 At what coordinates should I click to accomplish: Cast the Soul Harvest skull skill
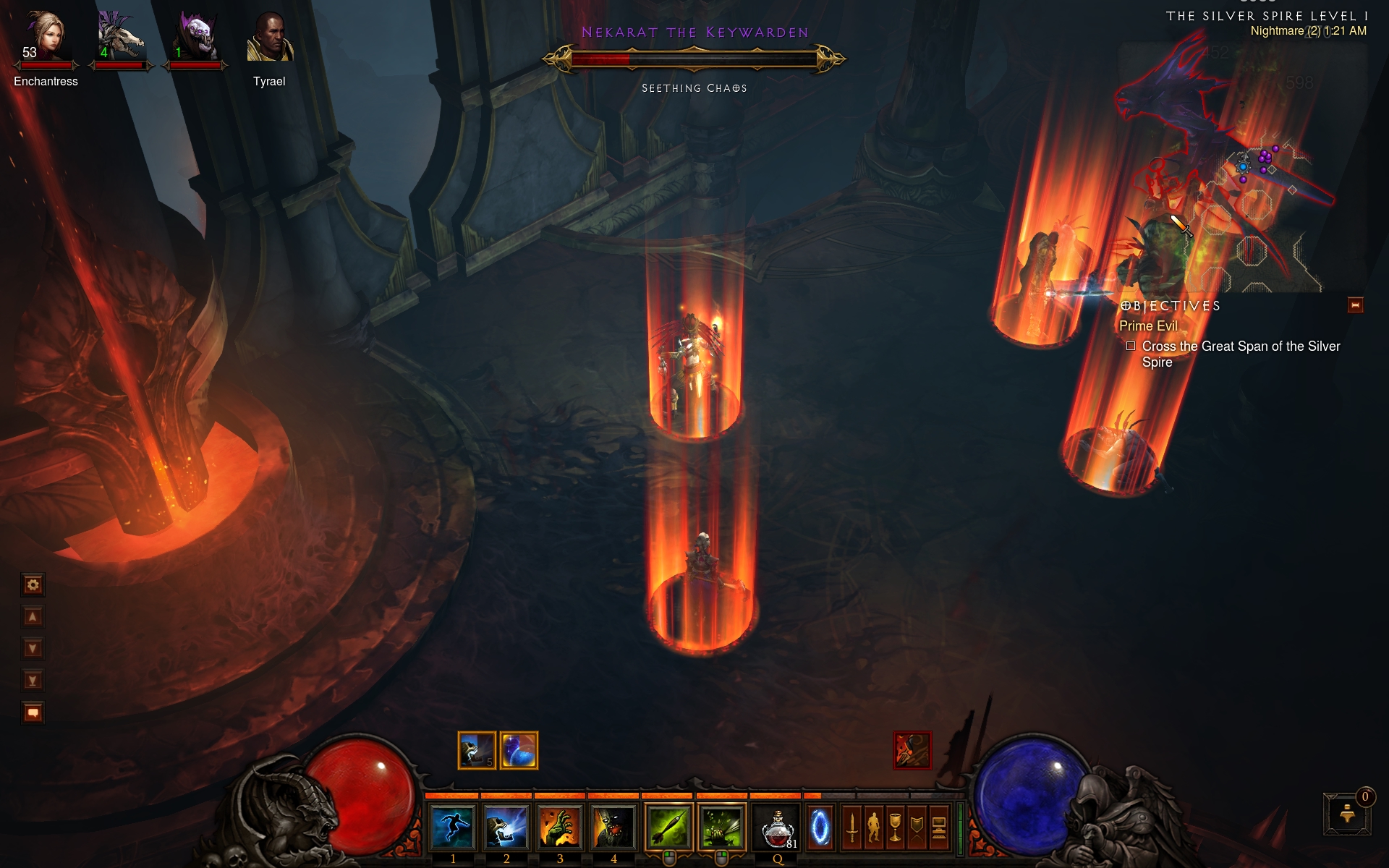(506, 826)
